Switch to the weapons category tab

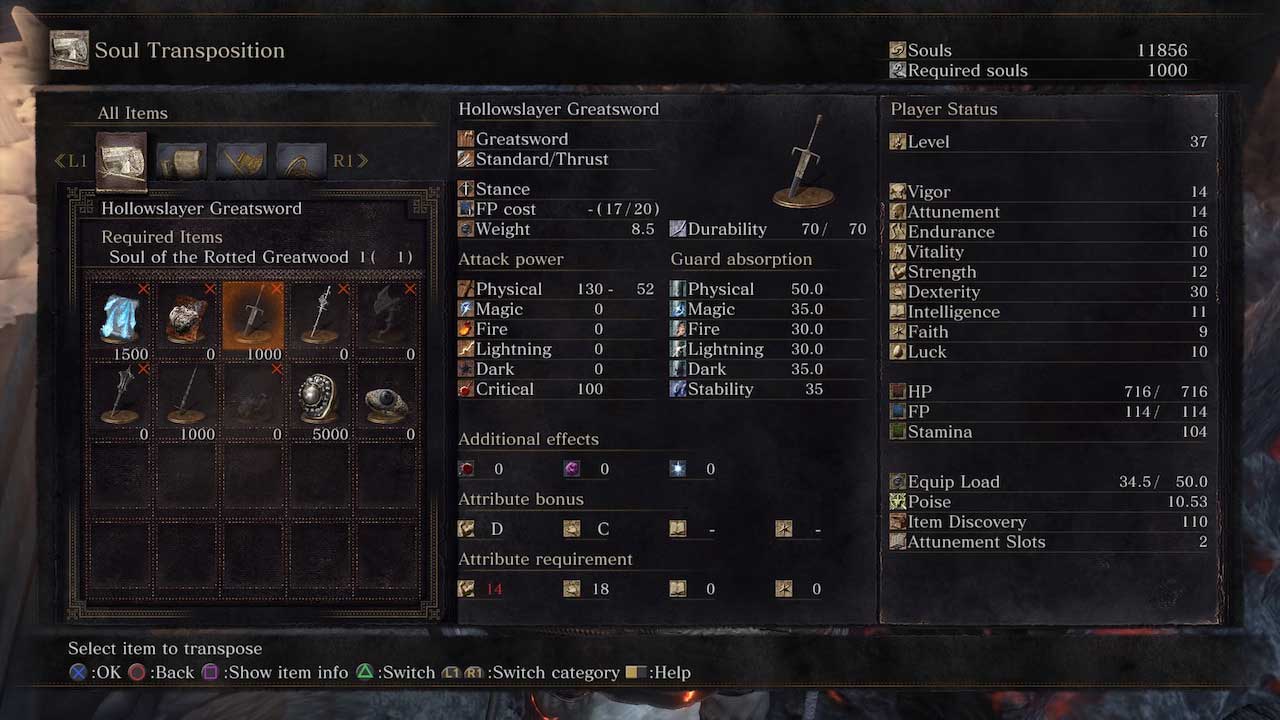(241, 160)
